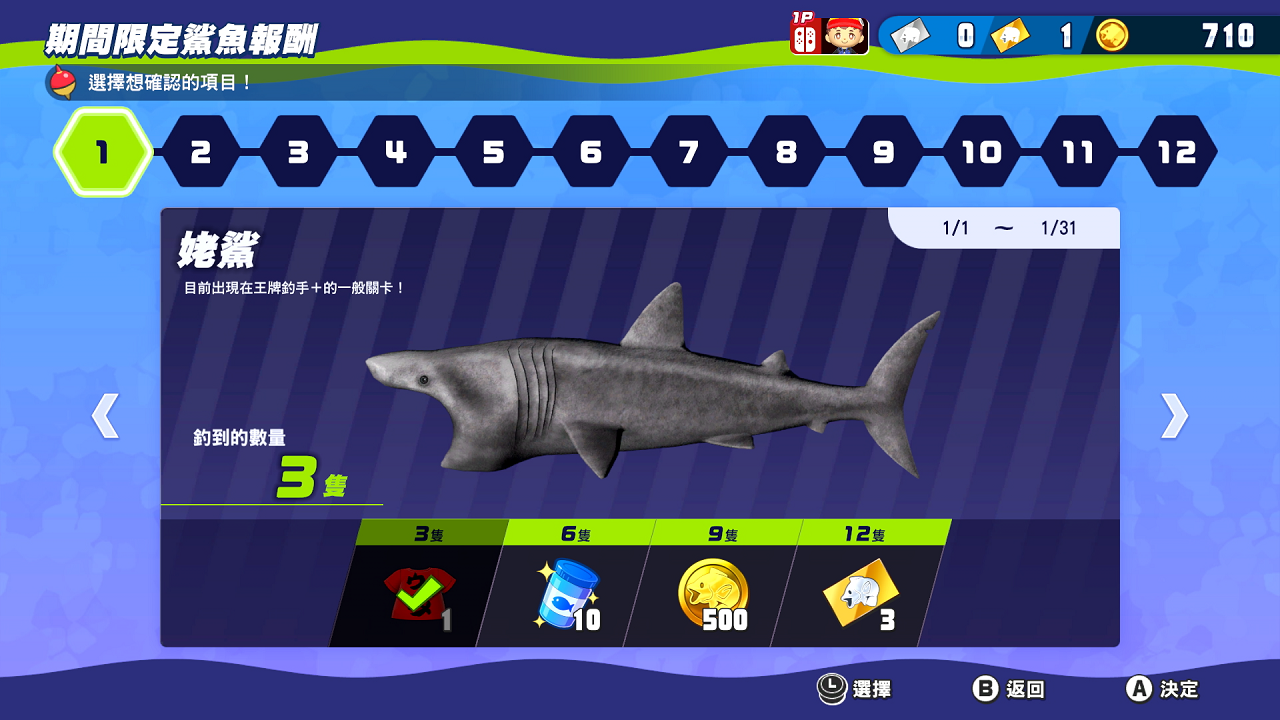The height and width of the screenshot is (720, 1280).
Task: Switch to month 2 hexagon
Action: [200, 152]
